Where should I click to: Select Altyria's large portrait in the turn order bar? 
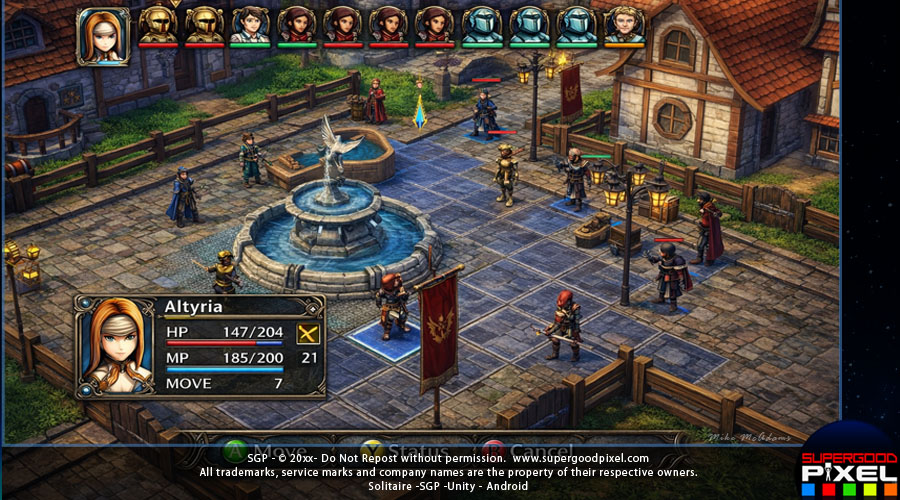tap(103, 35)
